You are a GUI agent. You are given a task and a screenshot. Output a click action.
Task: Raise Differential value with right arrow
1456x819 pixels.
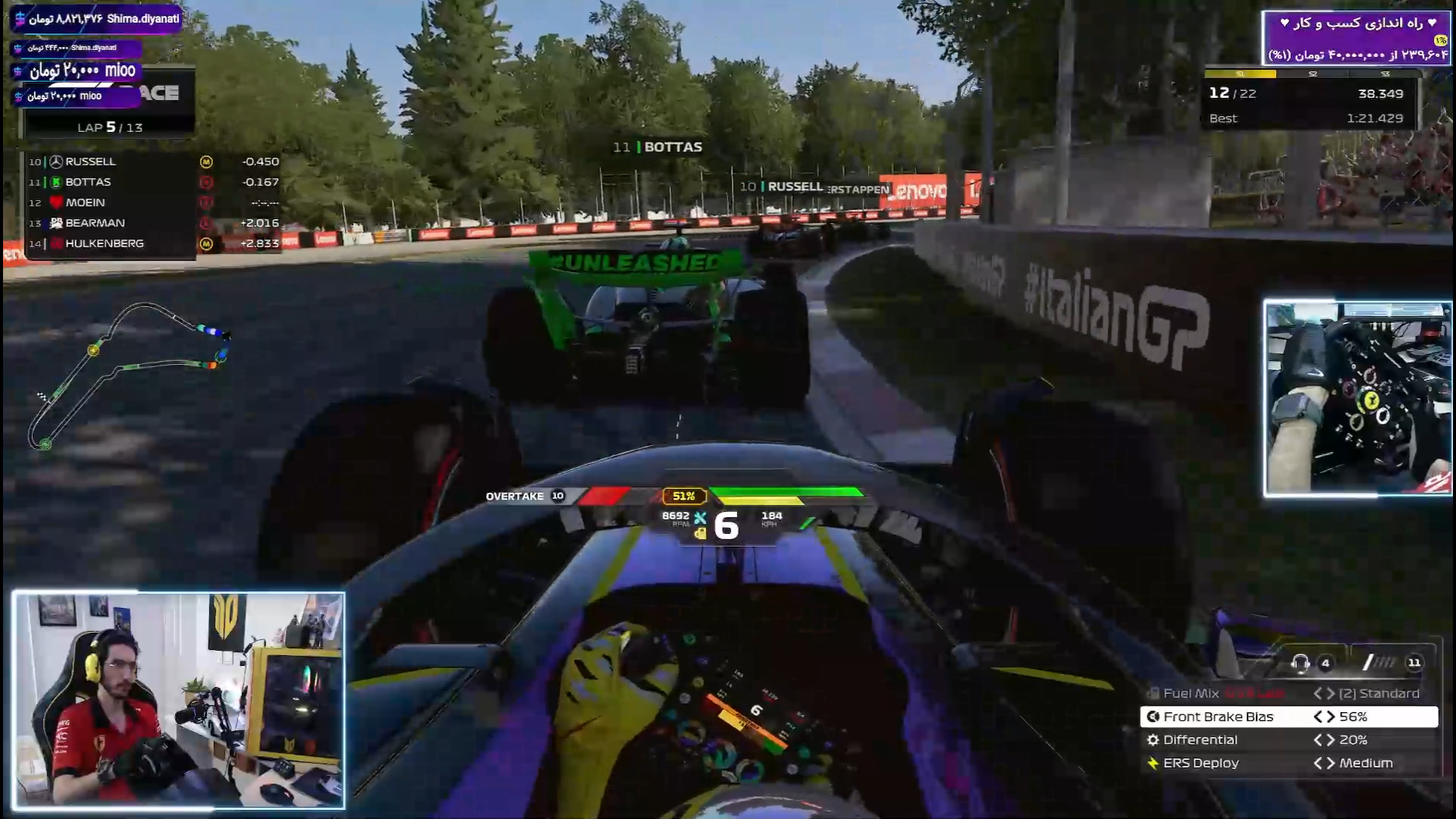(1330, 740)
